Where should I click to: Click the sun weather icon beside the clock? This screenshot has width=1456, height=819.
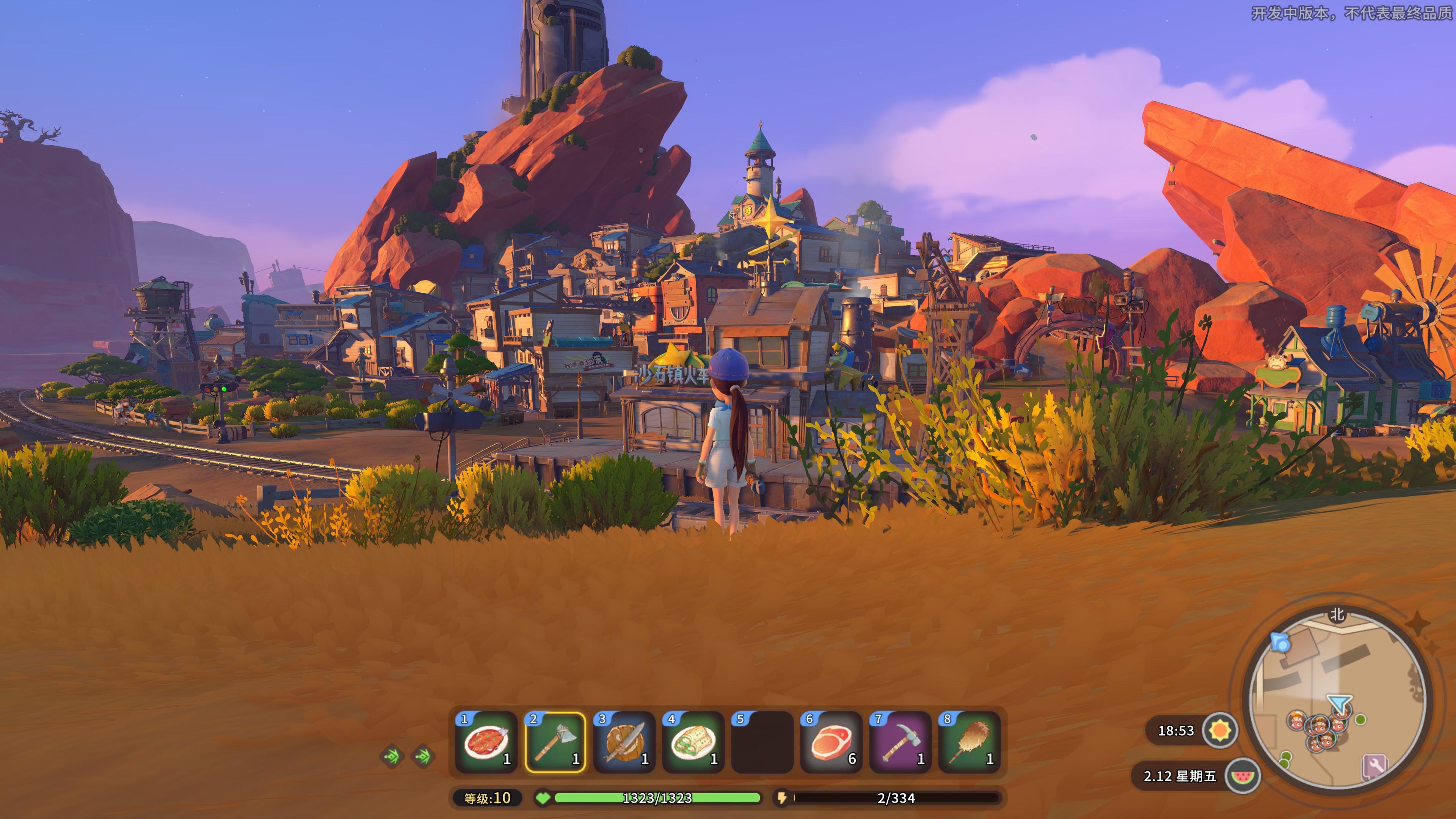pyautogui.click(x=1220, y=731)
